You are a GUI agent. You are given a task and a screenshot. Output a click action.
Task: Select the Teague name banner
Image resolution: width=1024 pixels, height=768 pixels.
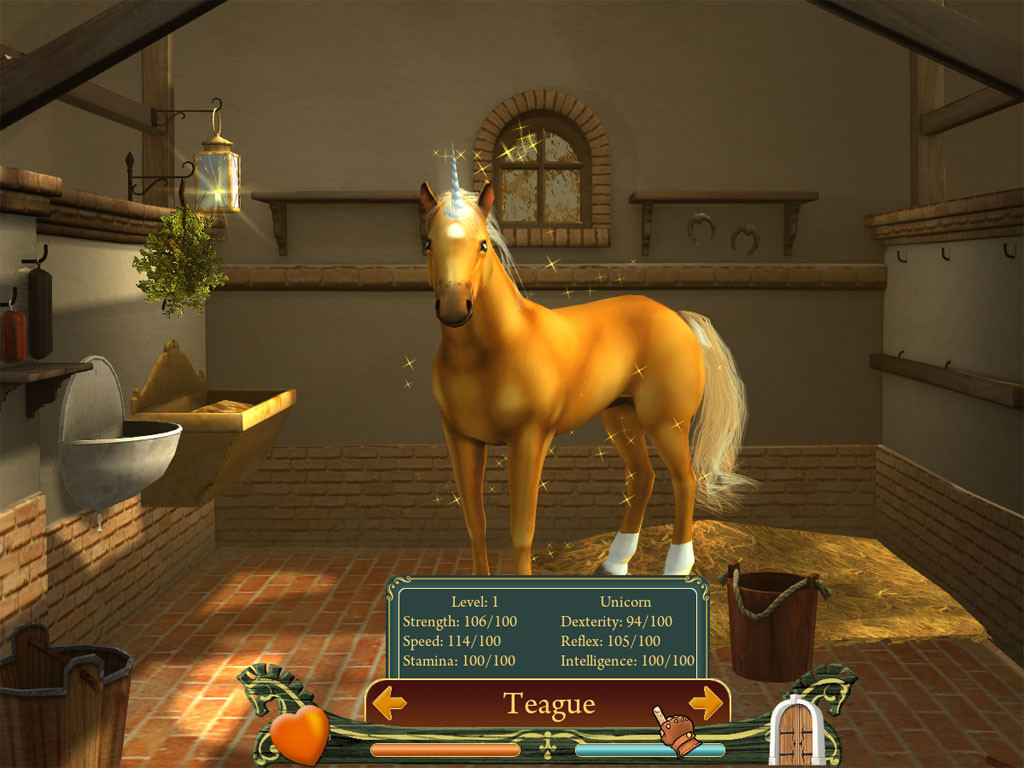click(548, 704)
